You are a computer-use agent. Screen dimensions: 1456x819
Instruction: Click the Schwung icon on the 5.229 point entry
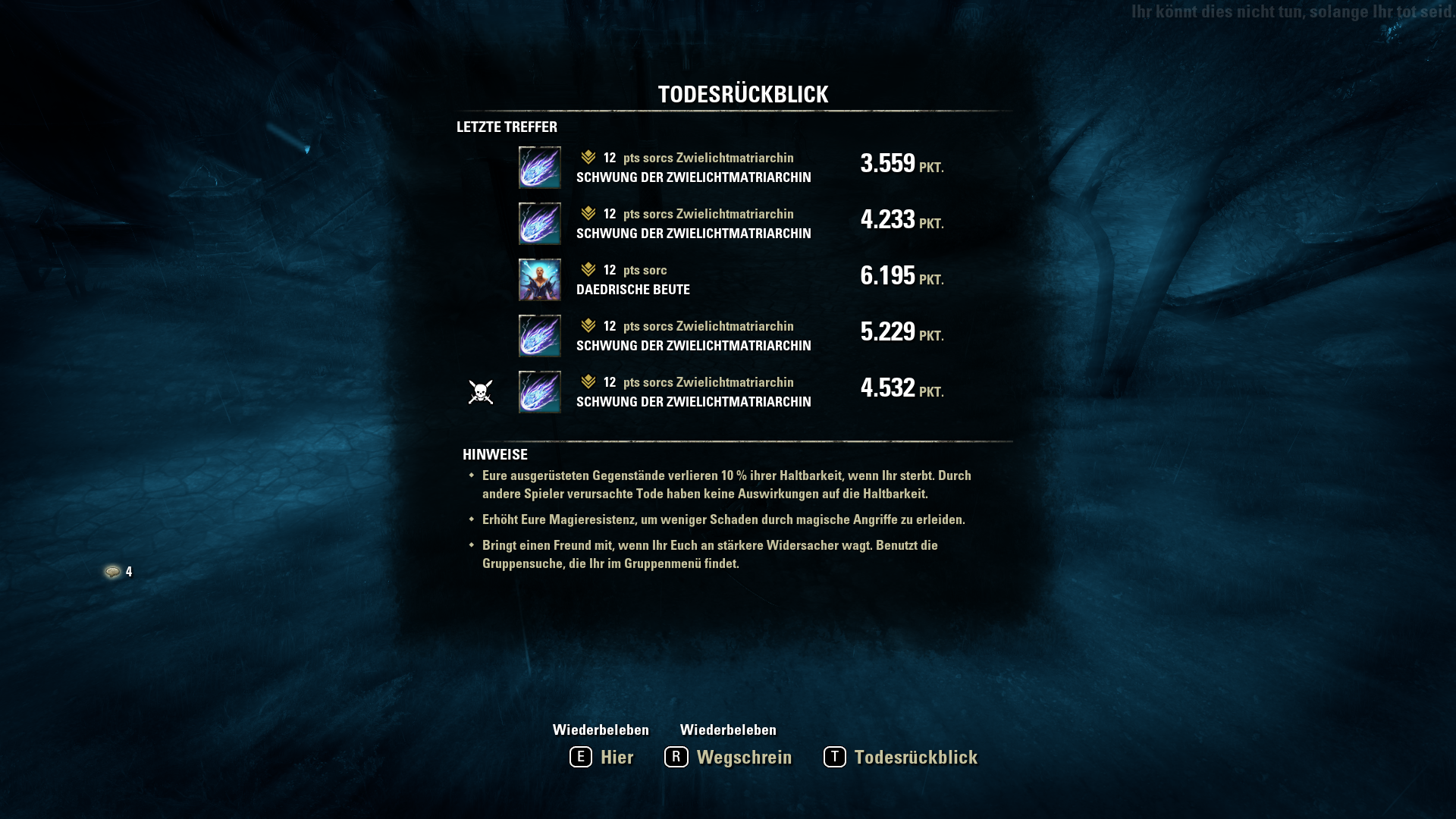(x=539, y=335)
